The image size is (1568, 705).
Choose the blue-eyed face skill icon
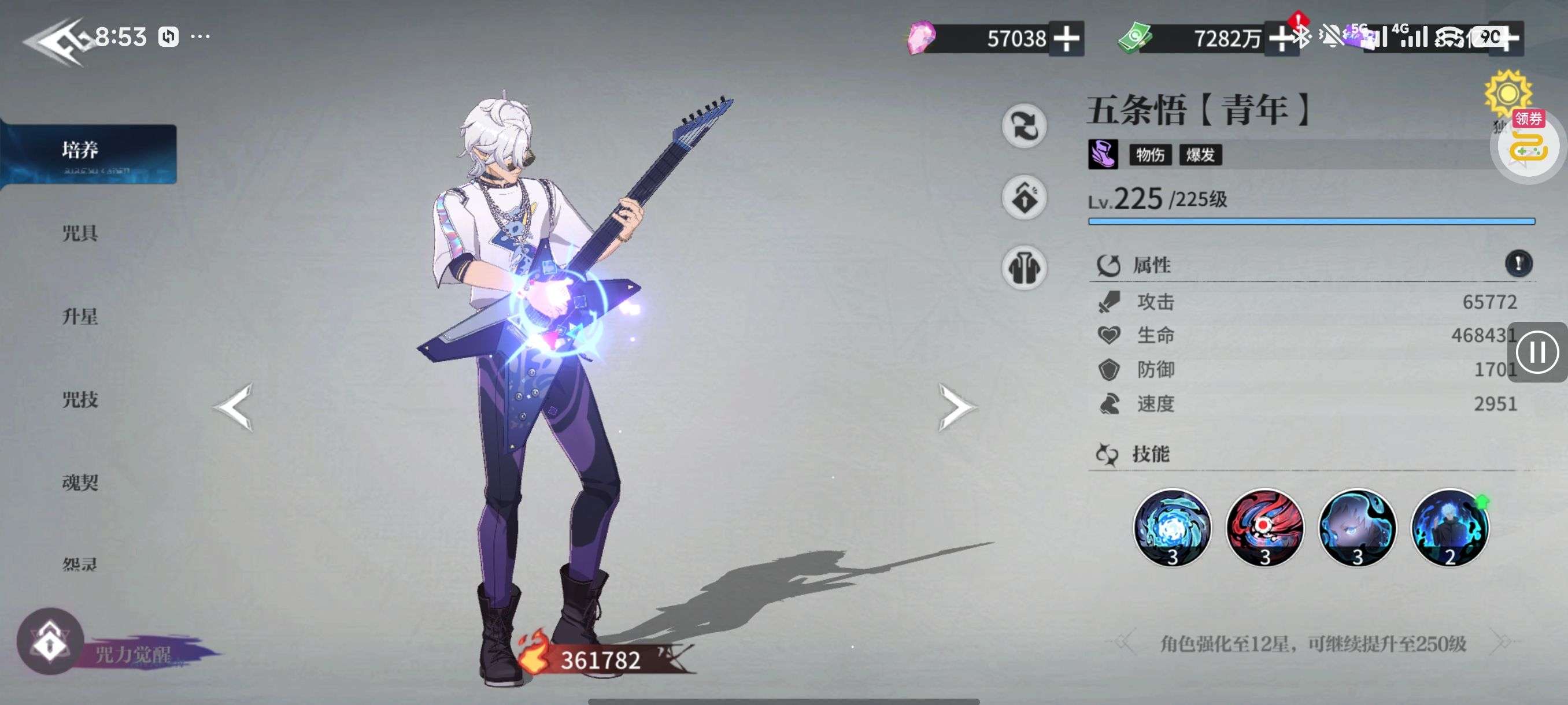(x=1357, y=528)
